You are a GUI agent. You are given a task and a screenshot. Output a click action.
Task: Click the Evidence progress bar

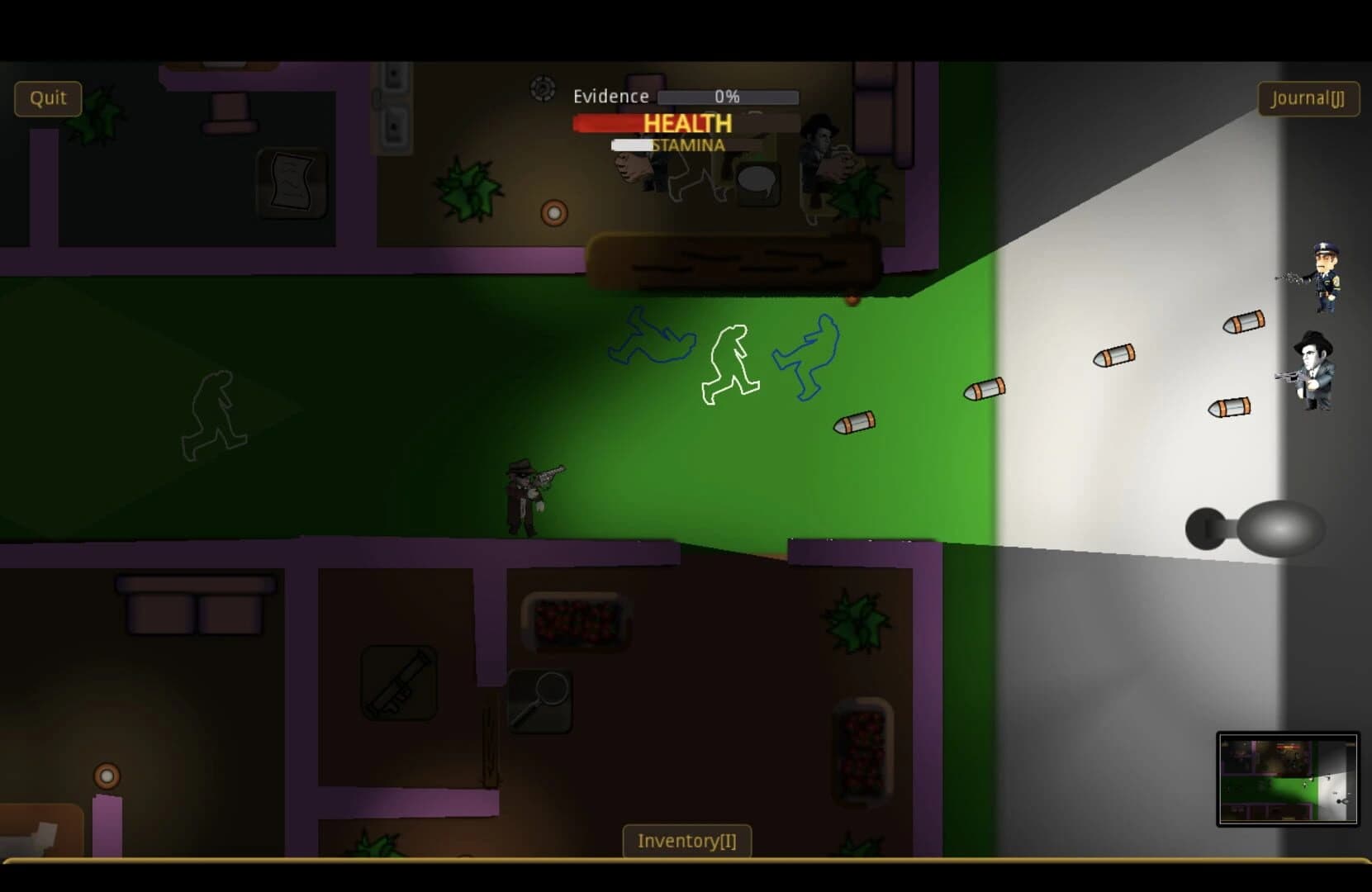(727, 97)
